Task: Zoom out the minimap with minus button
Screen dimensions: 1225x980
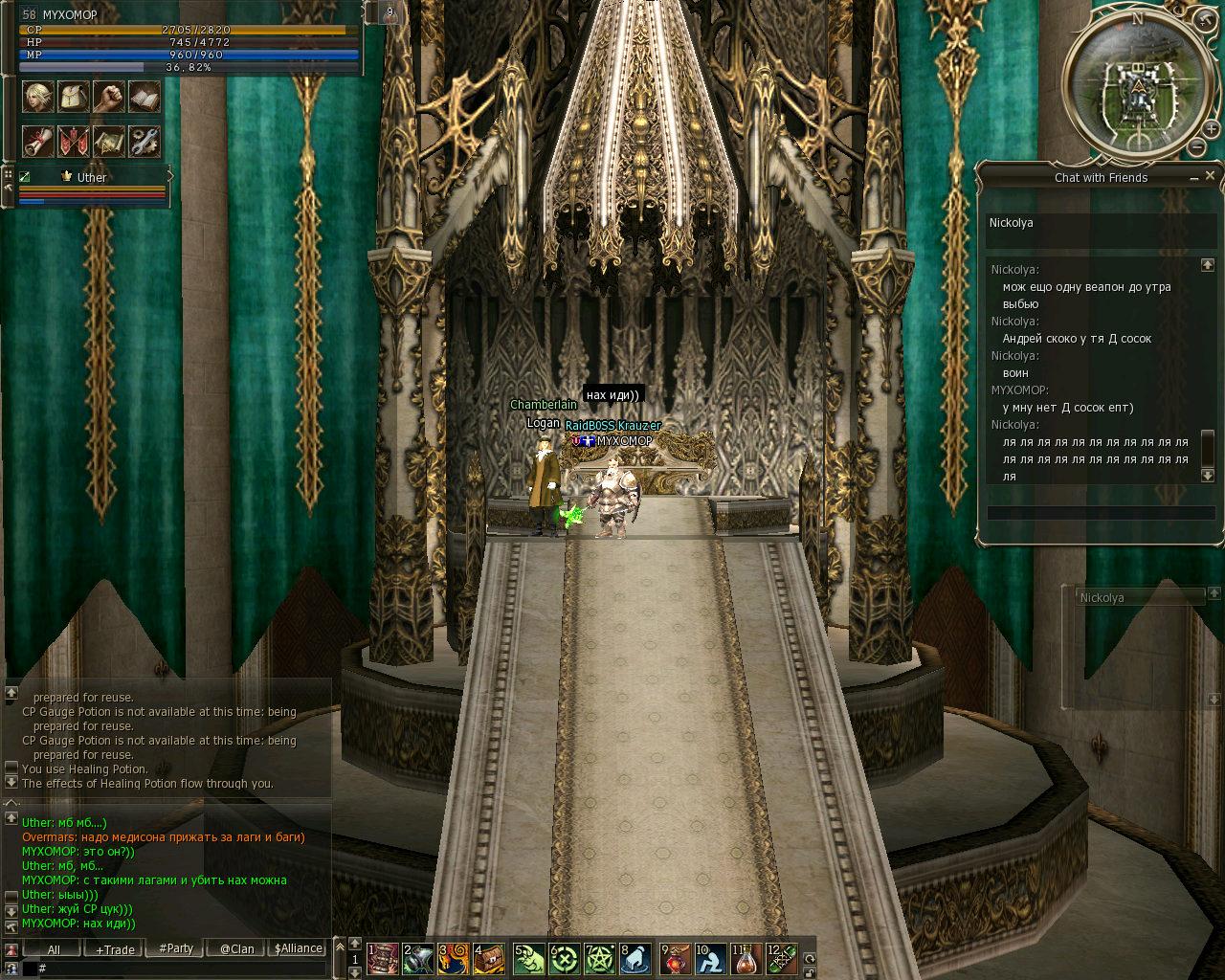Action: pyautogui.click(x=1197, y=147)
